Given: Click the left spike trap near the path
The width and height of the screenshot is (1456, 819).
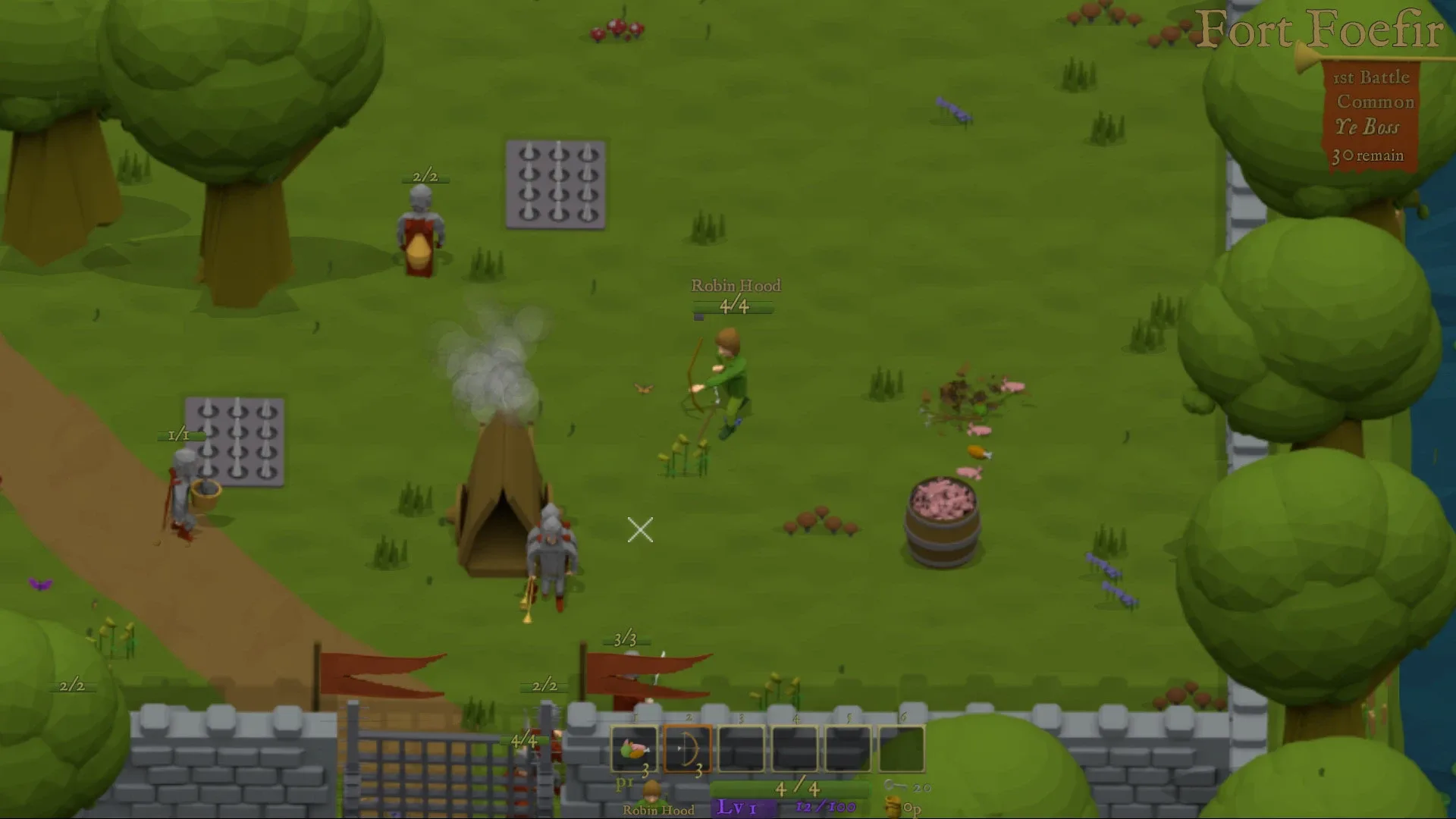Looking at the screenshot, I should click(x=234, y=441).
